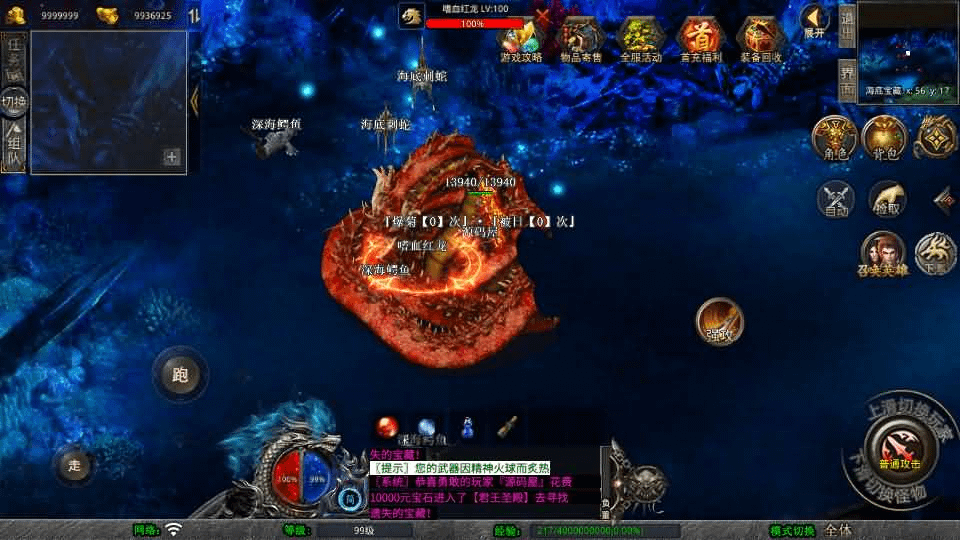Open the 首充福利 first-recharge bonus
Image resolution: width=960 pixels, height=540 pixels.
pyautogui.click(x=700, y=38)
